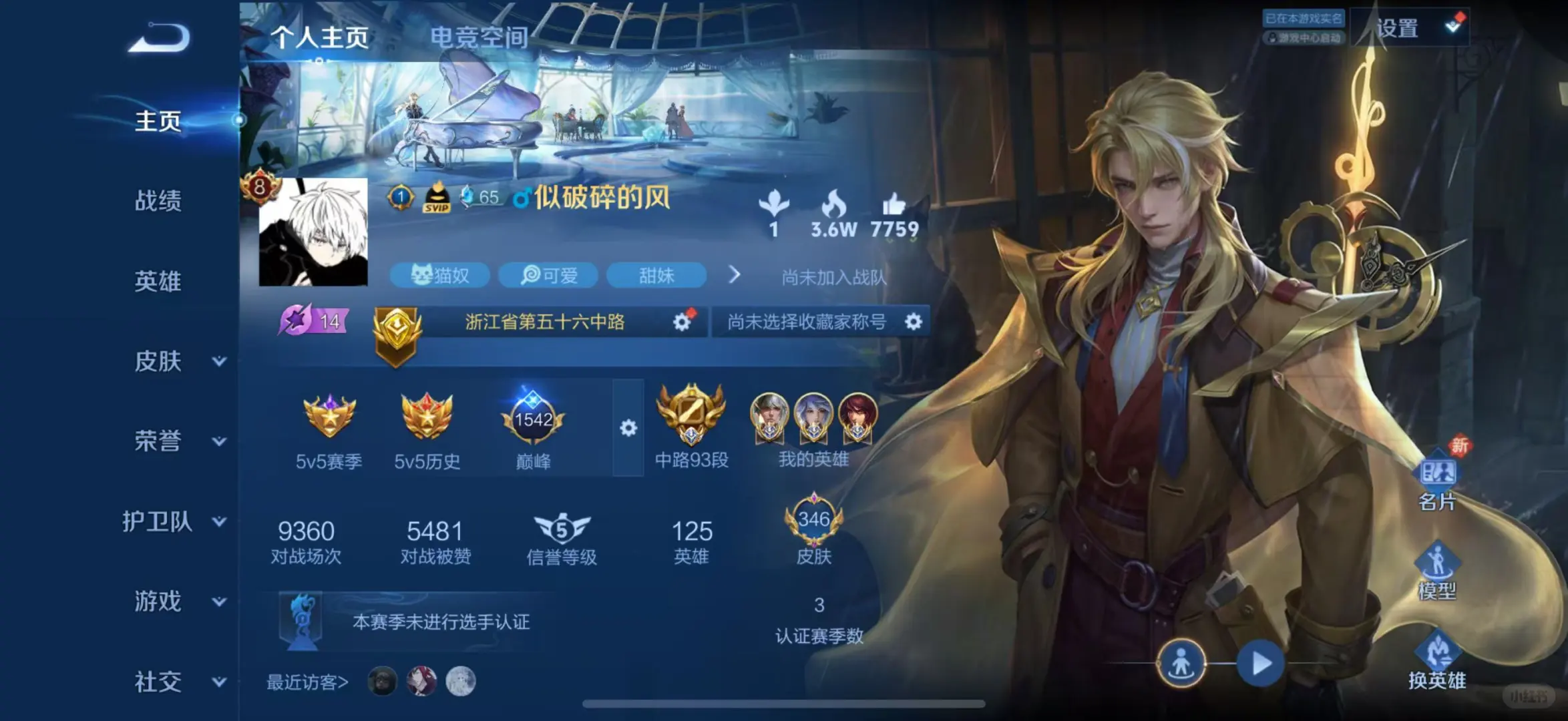Open the gear beside 浙江省第五十六中路 title
Viewport: 1568px width, 721px height.
pos(682,321)
